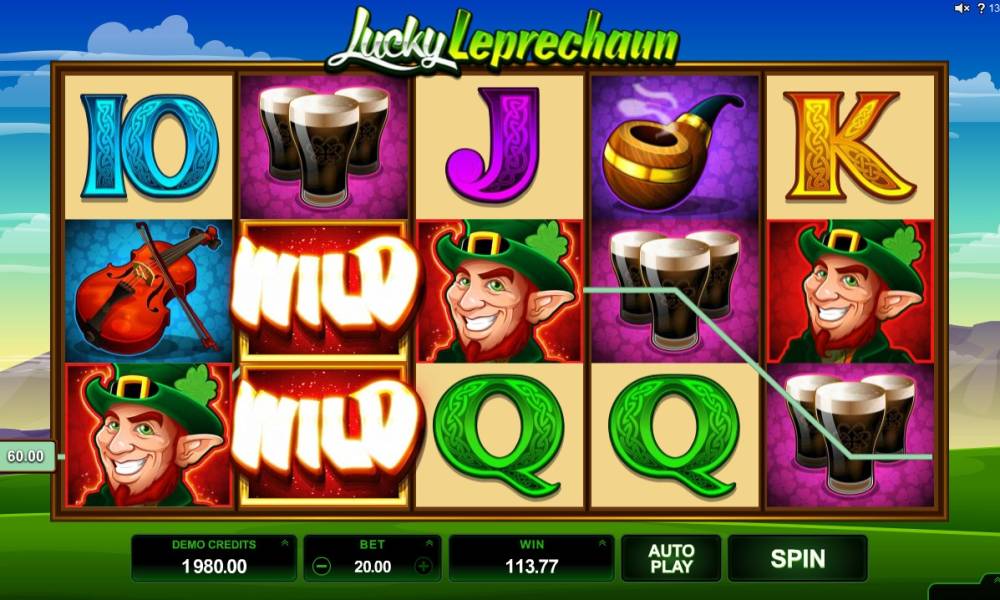
Task: Expand the Win panel arrow
Action: click(x=602, y=545)
